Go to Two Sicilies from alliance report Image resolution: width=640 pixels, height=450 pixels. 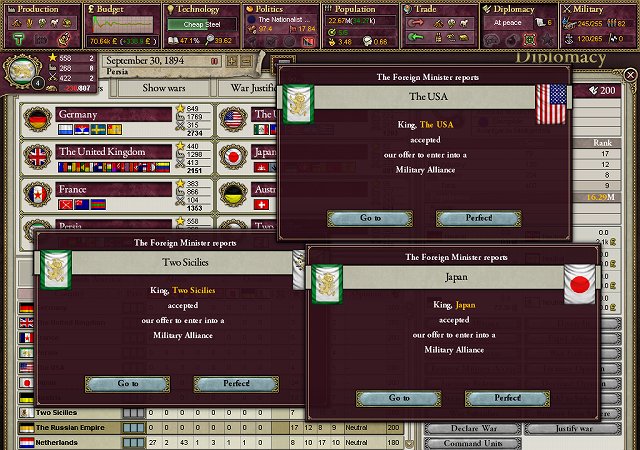(x=127, y=384)
